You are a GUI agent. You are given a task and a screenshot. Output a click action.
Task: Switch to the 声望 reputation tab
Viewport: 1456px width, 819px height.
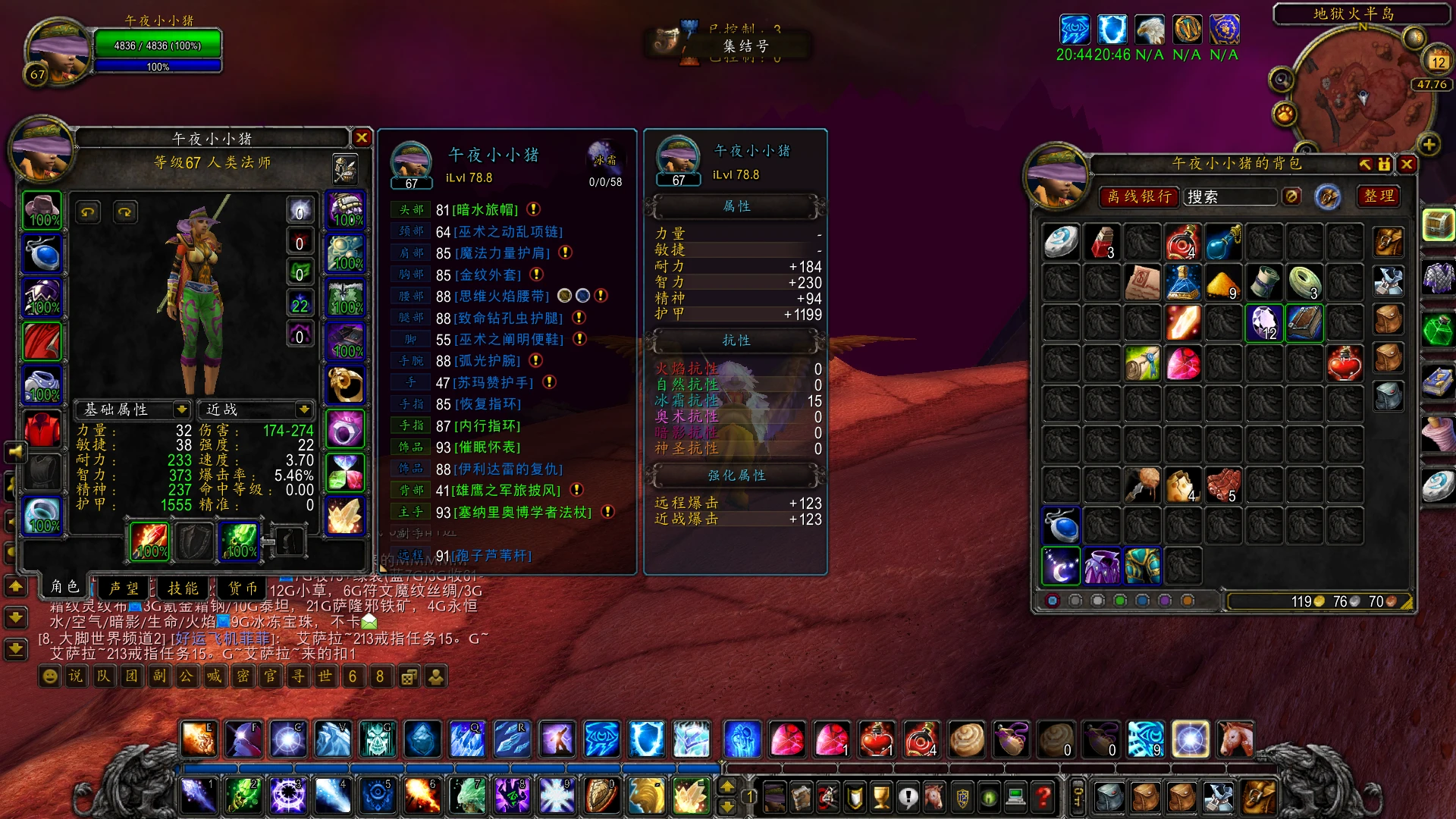tap(124, 588)
